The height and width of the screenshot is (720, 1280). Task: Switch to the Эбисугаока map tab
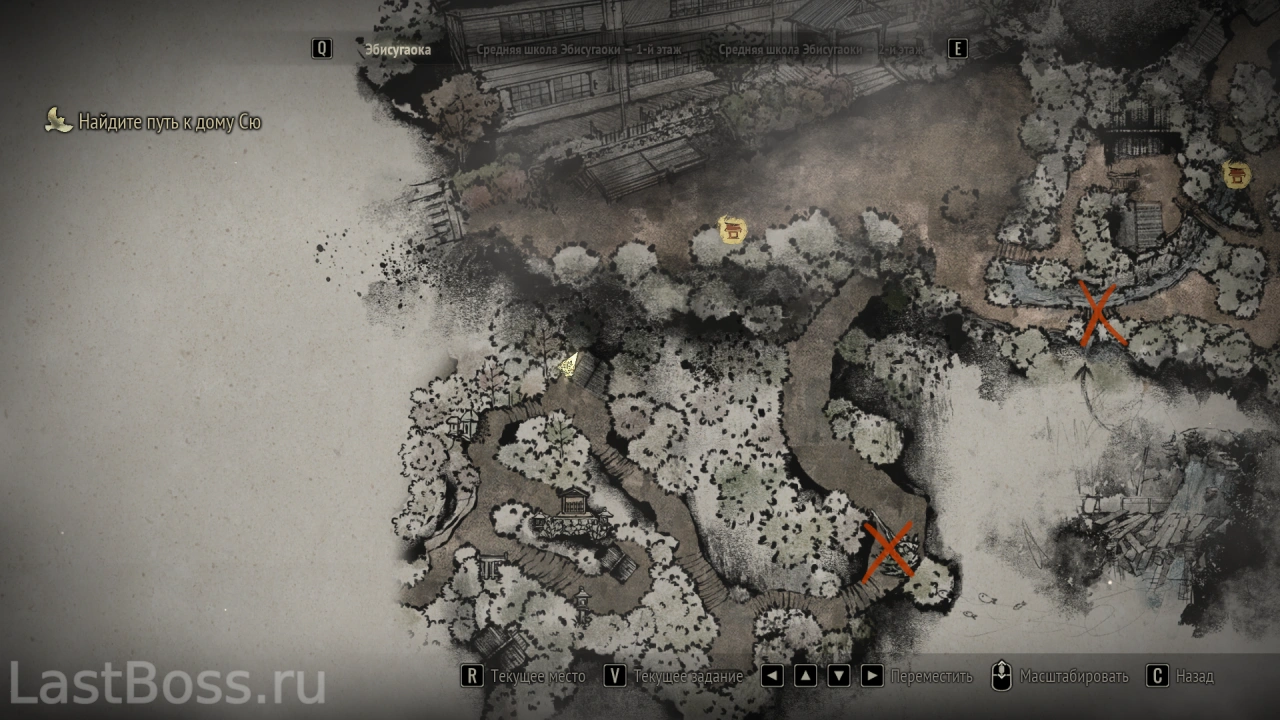click(398, 49)
